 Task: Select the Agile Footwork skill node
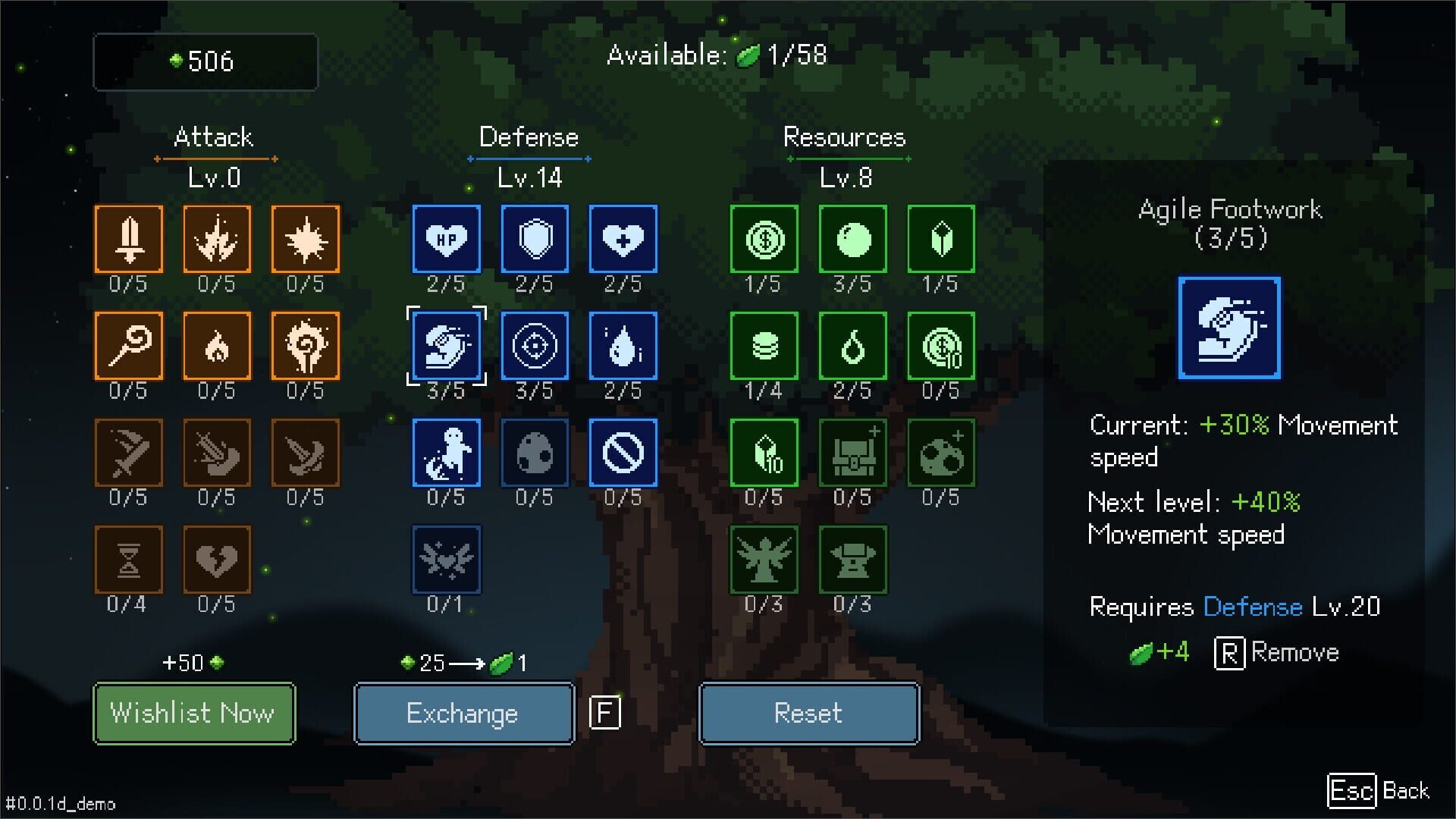click(x=445, y=346)
